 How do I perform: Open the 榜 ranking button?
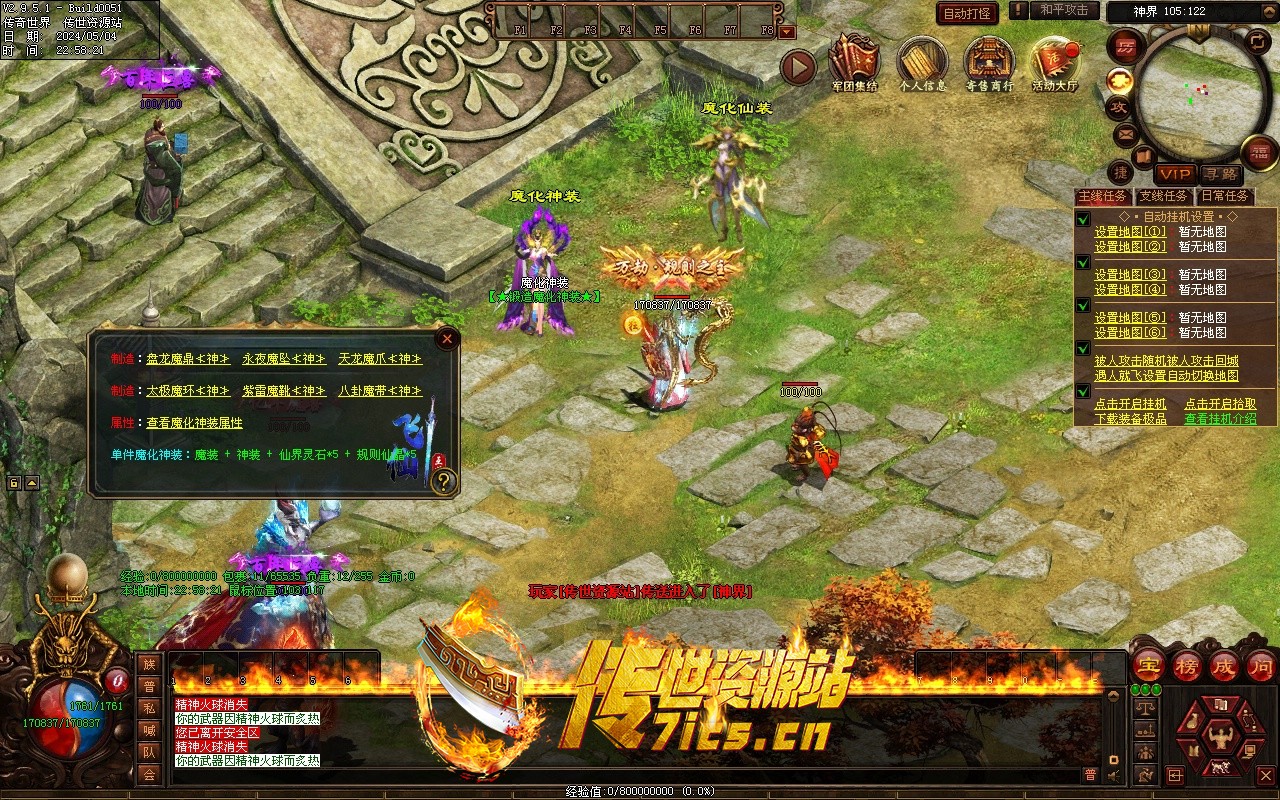1187,666
